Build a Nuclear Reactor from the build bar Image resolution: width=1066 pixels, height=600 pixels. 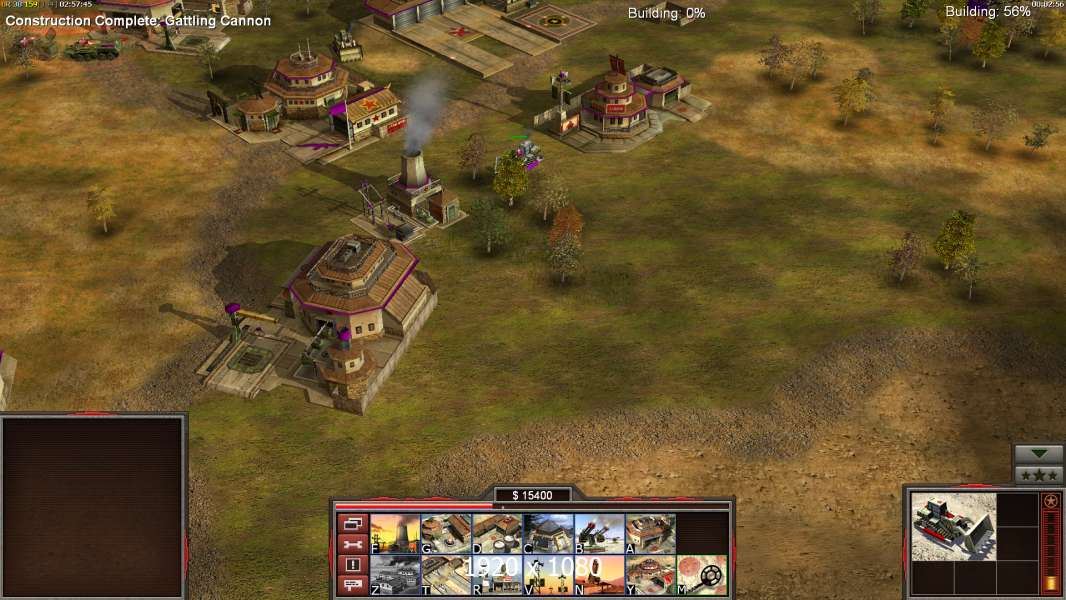point(395,534)
